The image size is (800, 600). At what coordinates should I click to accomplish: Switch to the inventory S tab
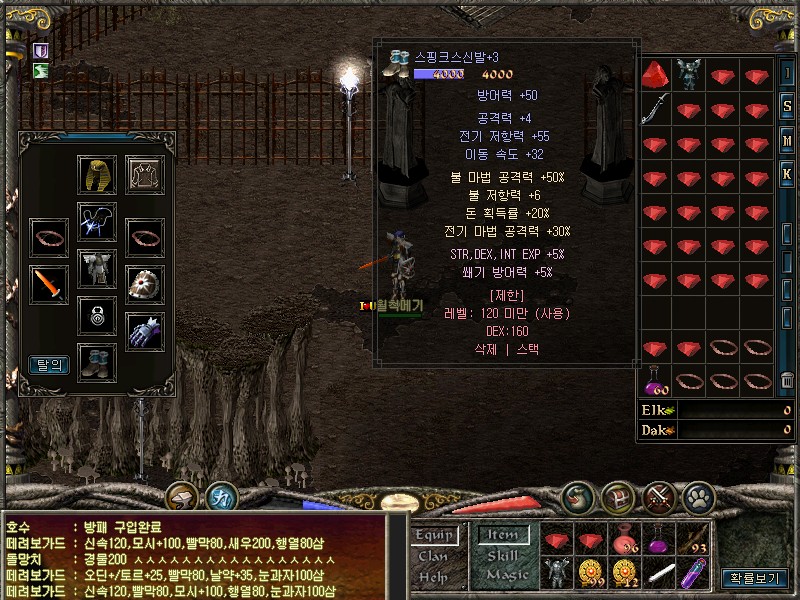point(788,107)
